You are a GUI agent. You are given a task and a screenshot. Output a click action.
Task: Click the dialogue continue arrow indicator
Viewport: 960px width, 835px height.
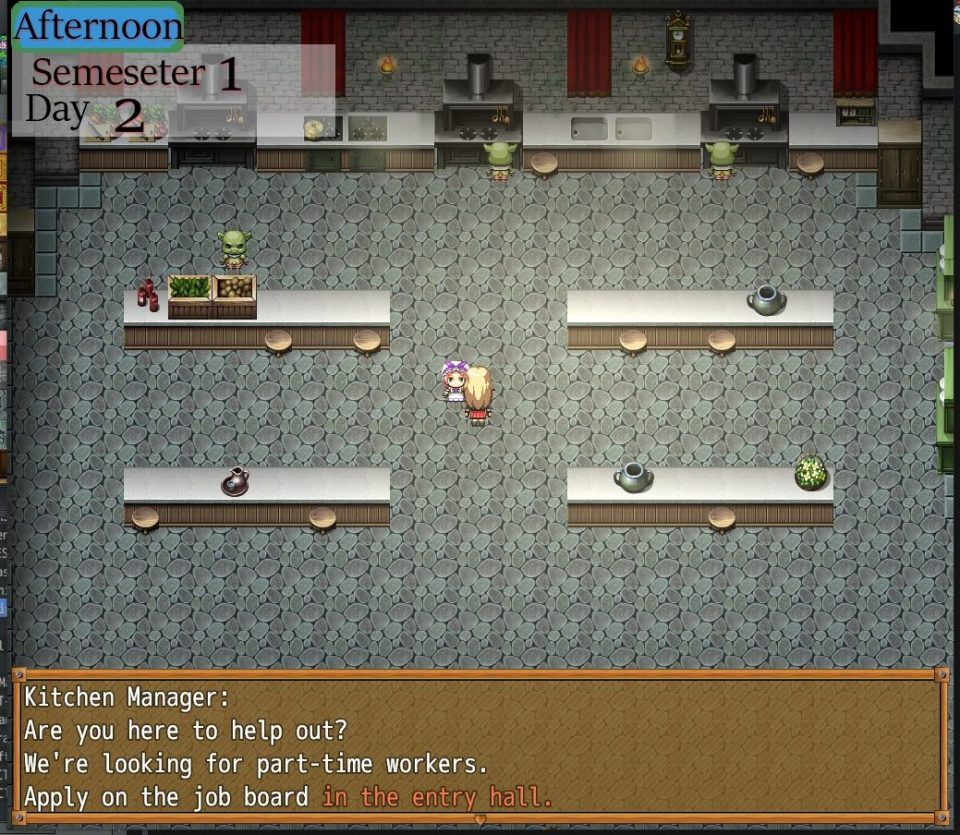(480, 819)
